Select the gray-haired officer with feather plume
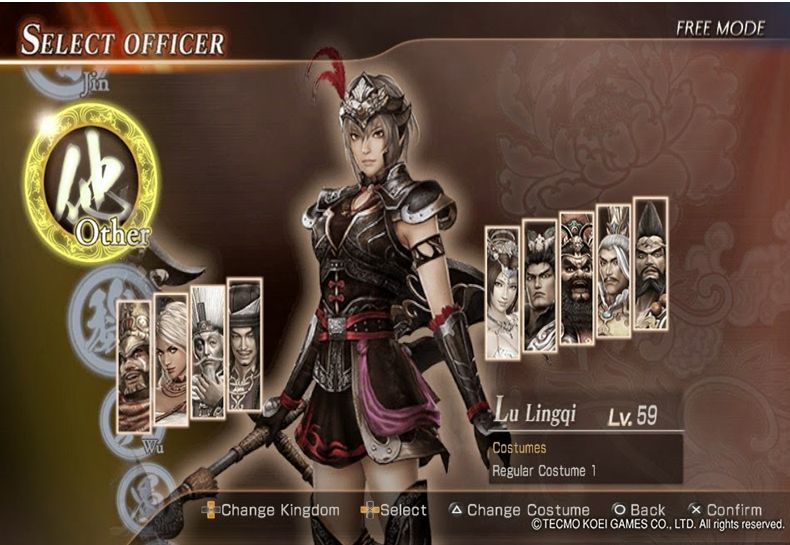 [613, 271]
